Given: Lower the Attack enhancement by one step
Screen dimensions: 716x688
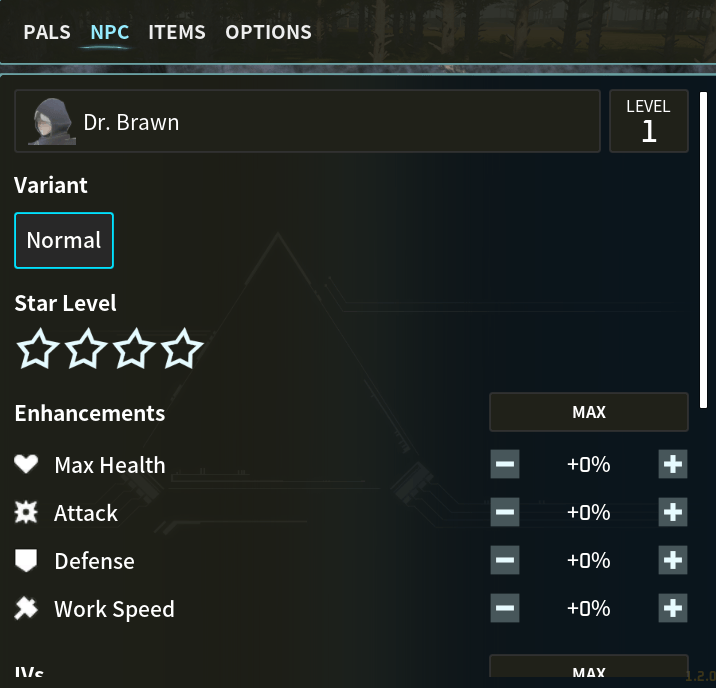Looking at the screenshot, I should pyautogui.click(x=505, y=512).
